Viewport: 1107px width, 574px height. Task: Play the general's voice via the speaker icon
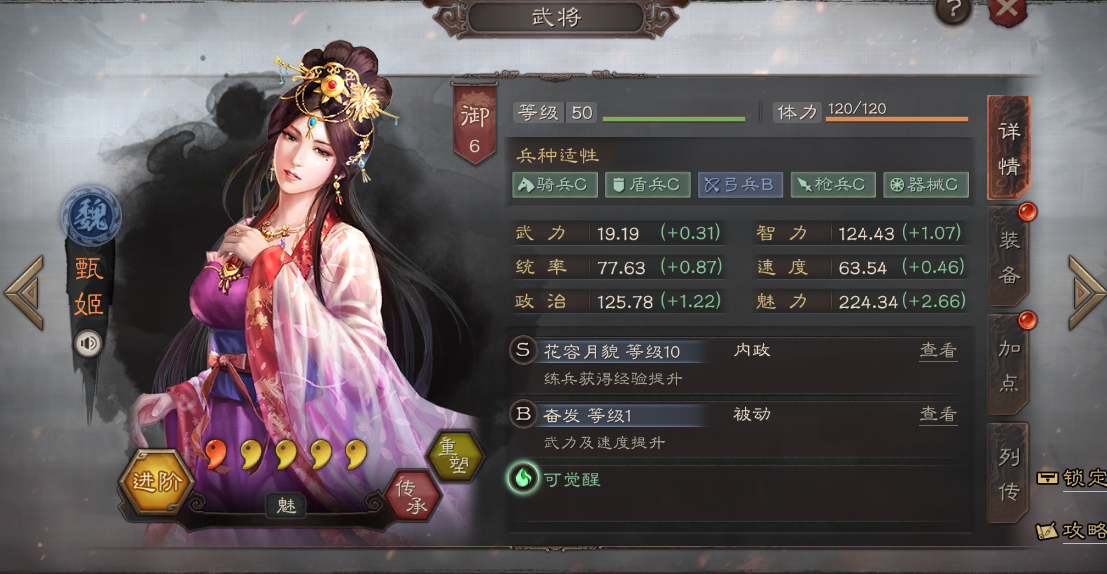point(89,344)
